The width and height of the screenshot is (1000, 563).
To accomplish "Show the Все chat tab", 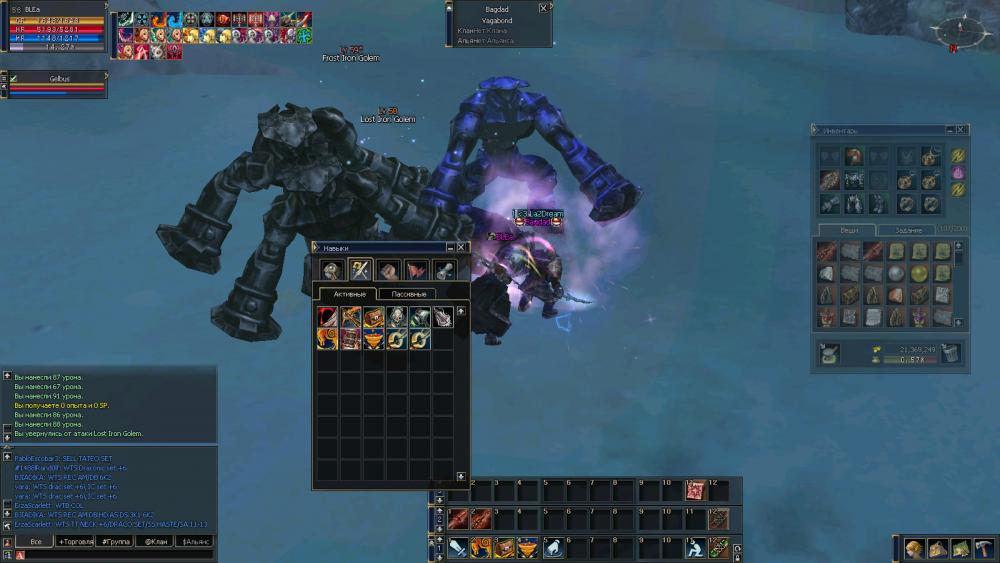I will tap(34, 541).
